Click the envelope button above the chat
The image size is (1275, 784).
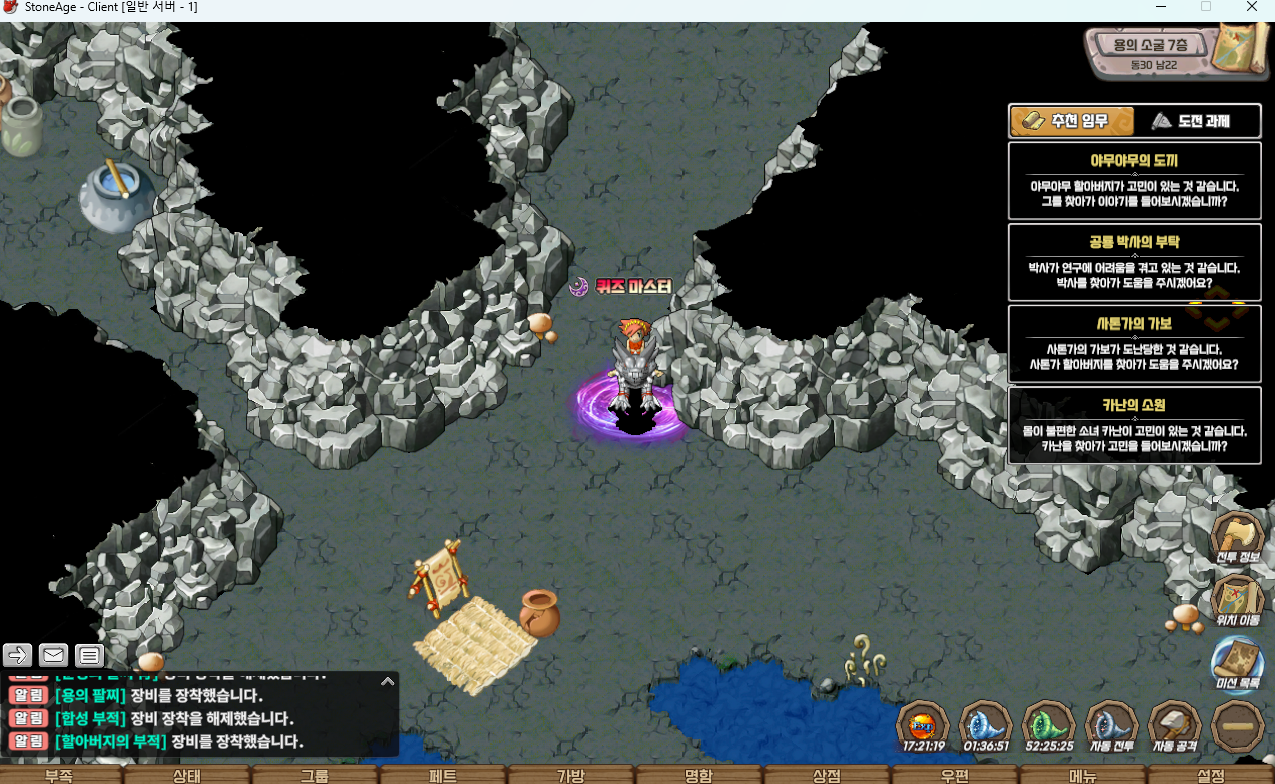coord(53,655)
